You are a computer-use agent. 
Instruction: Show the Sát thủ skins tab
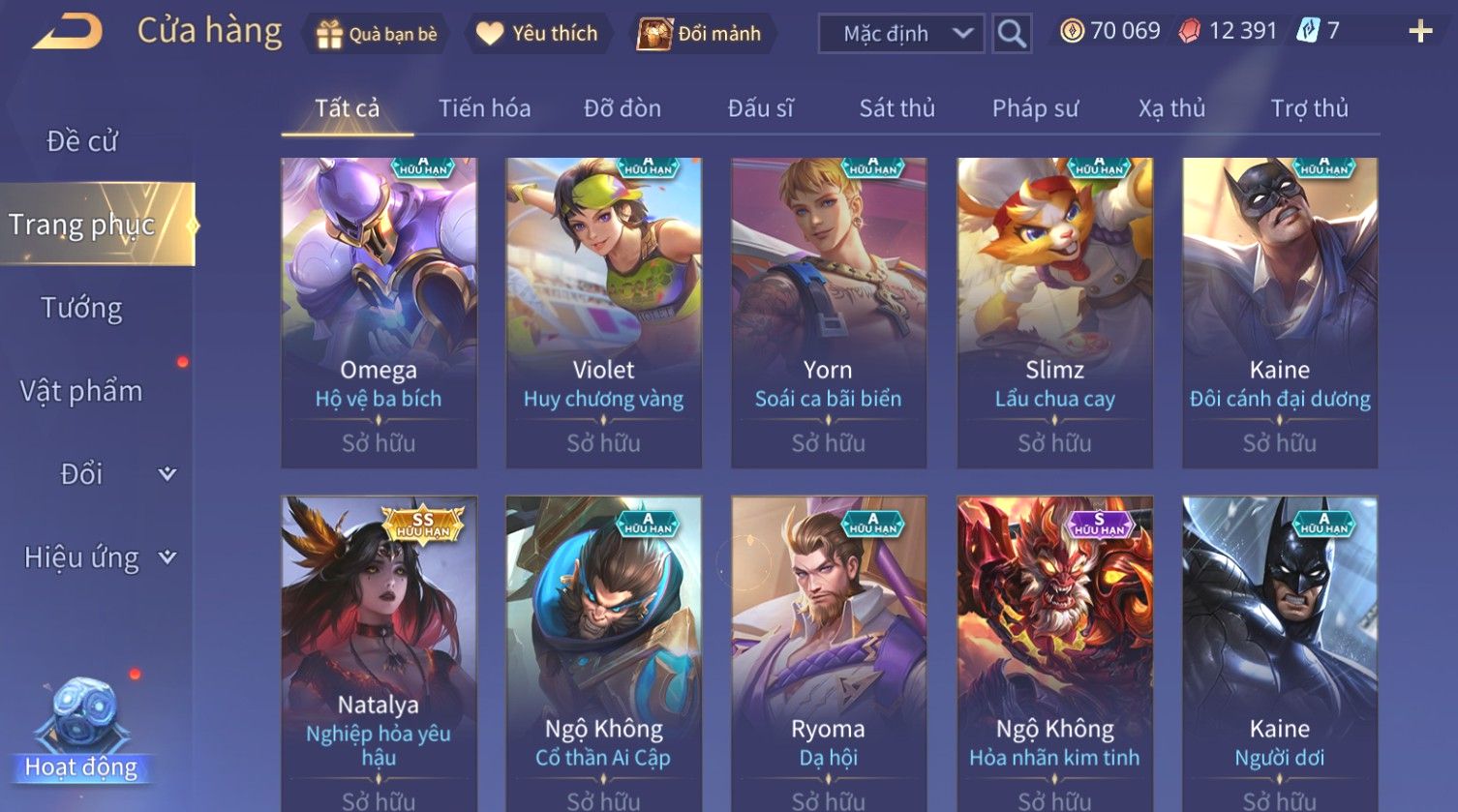point(897,108)
